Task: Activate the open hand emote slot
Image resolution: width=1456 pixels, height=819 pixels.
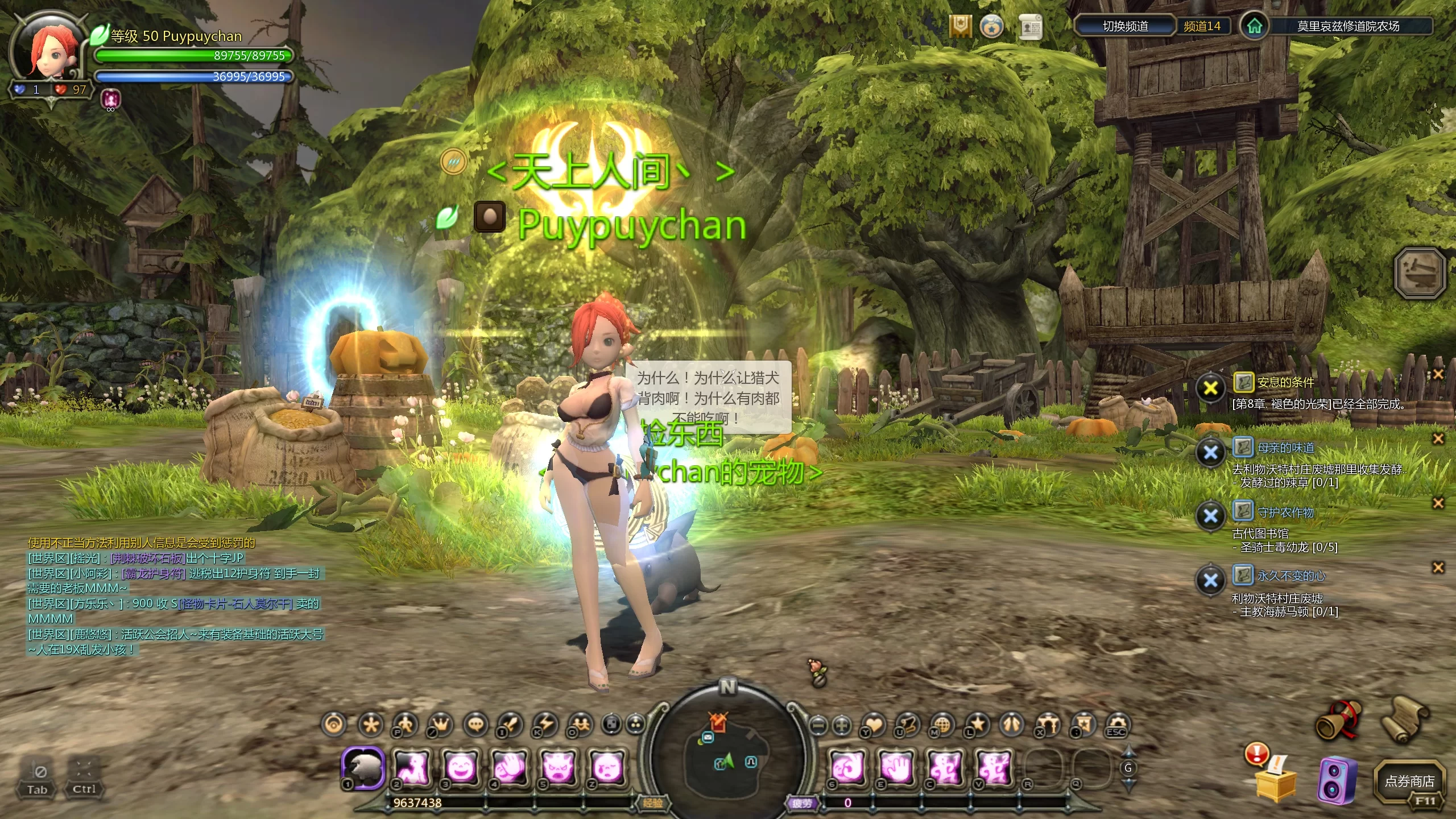Action: [x=897, y=767]
